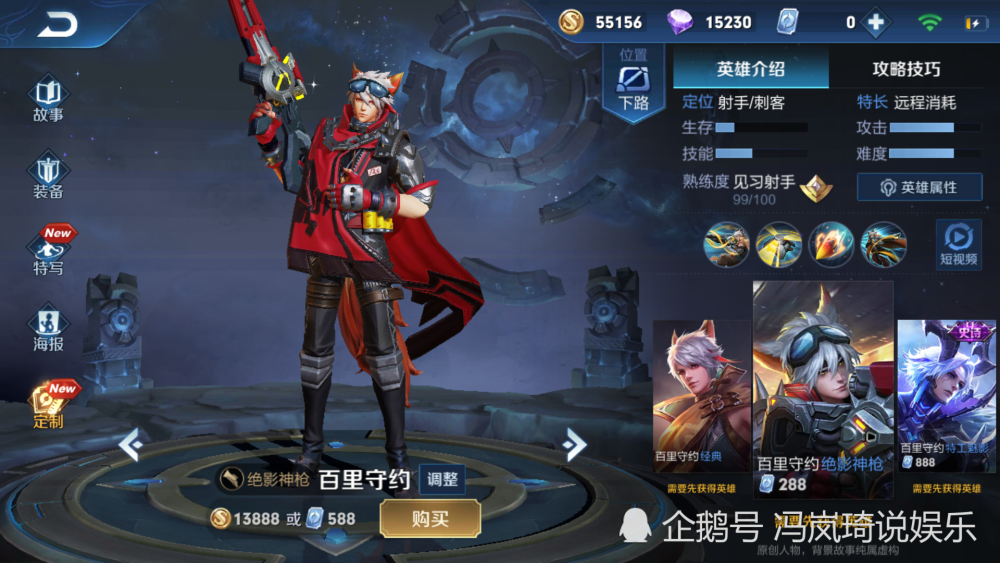1000x563 pixels.
Task: Open the 装备 equipment page
Action: [x=48, y=177]
